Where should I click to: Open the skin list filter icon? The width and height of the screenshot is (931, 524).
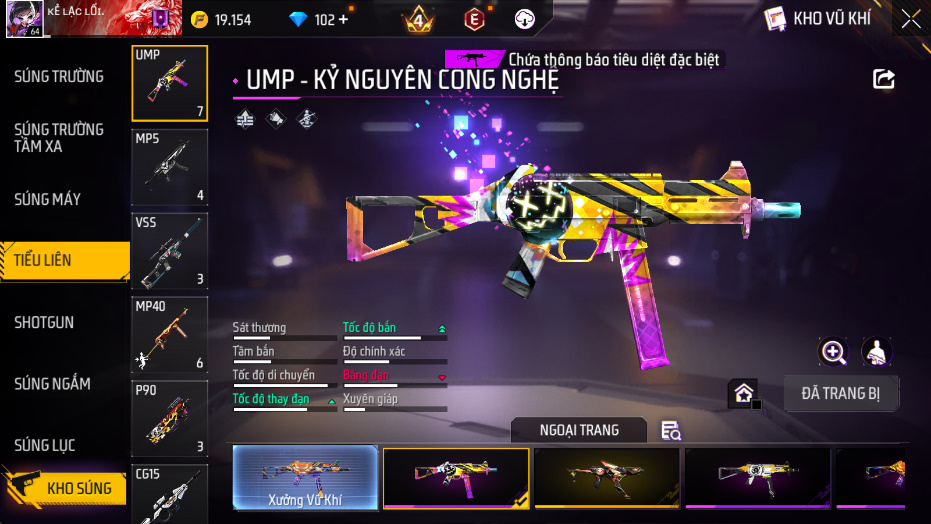671,431
